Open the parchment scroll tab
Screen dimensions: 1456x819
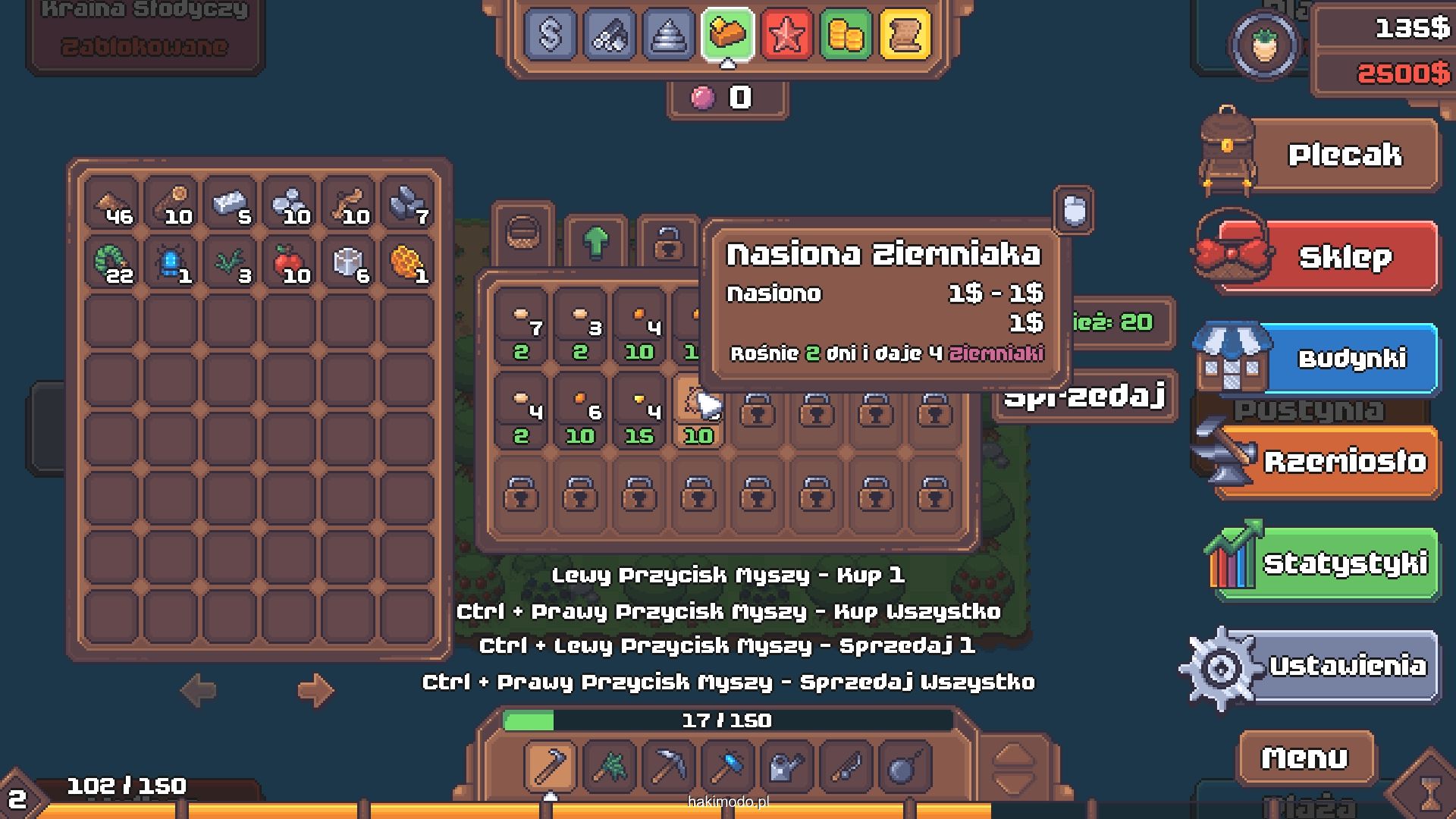(x=905, y=34)
